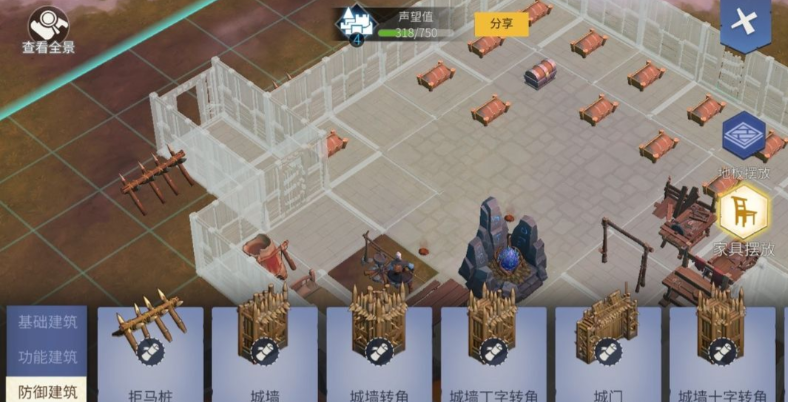
Task: Choose the 城墙转角 wall corner card
Action: coord(378,352)
